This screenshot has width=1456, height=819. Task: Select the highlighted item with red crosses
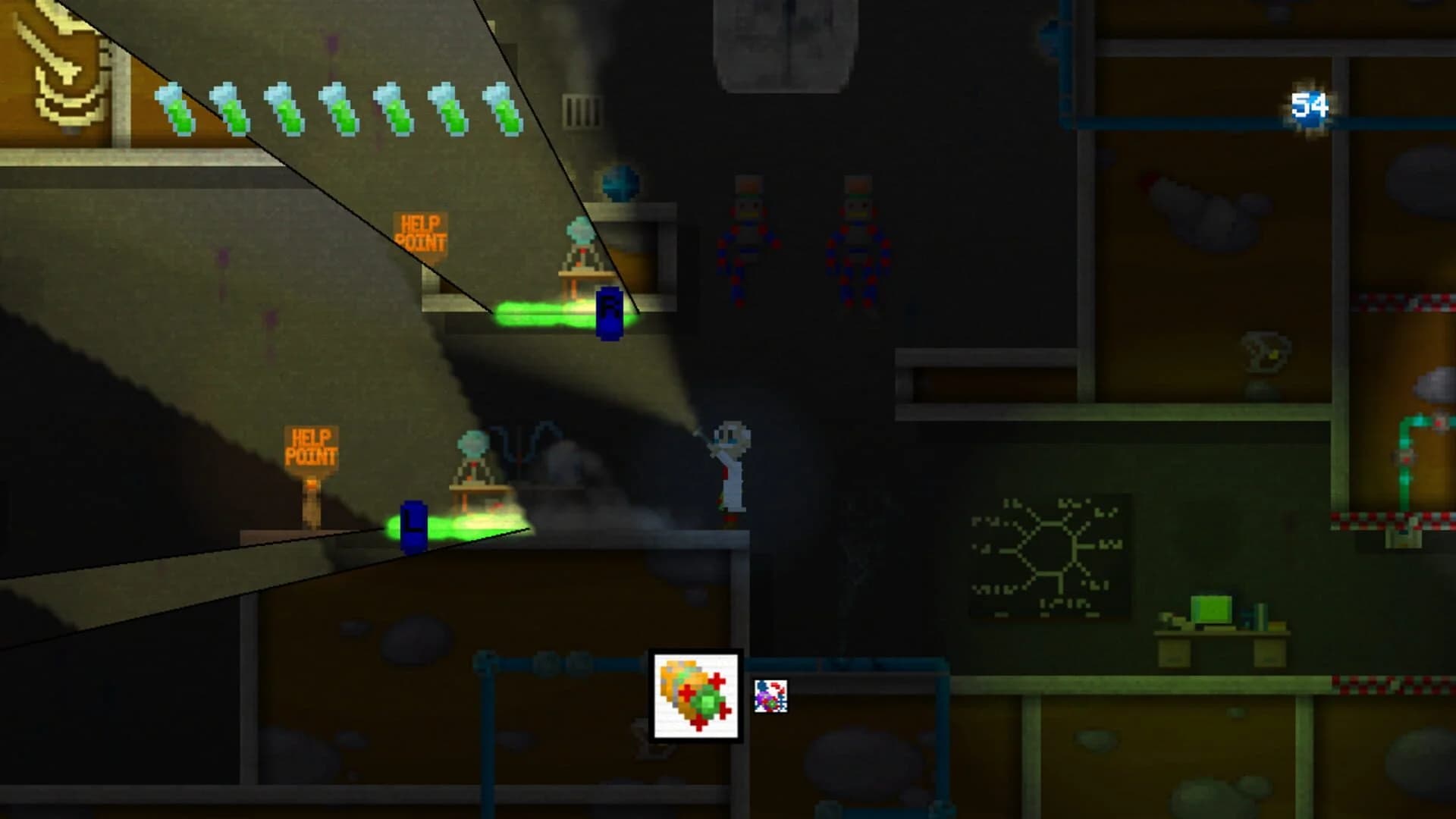(694, 694)
